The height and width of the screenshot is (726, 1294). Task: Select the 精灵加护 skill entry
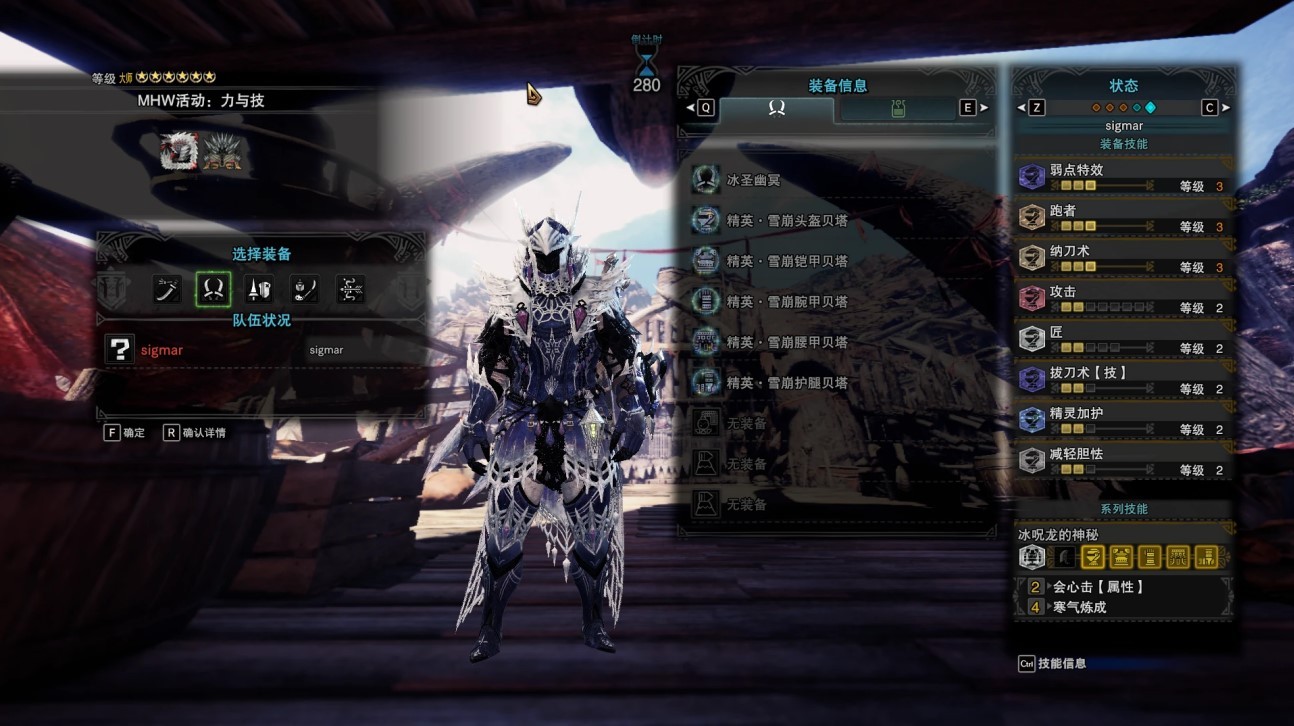click(1122, 420)
